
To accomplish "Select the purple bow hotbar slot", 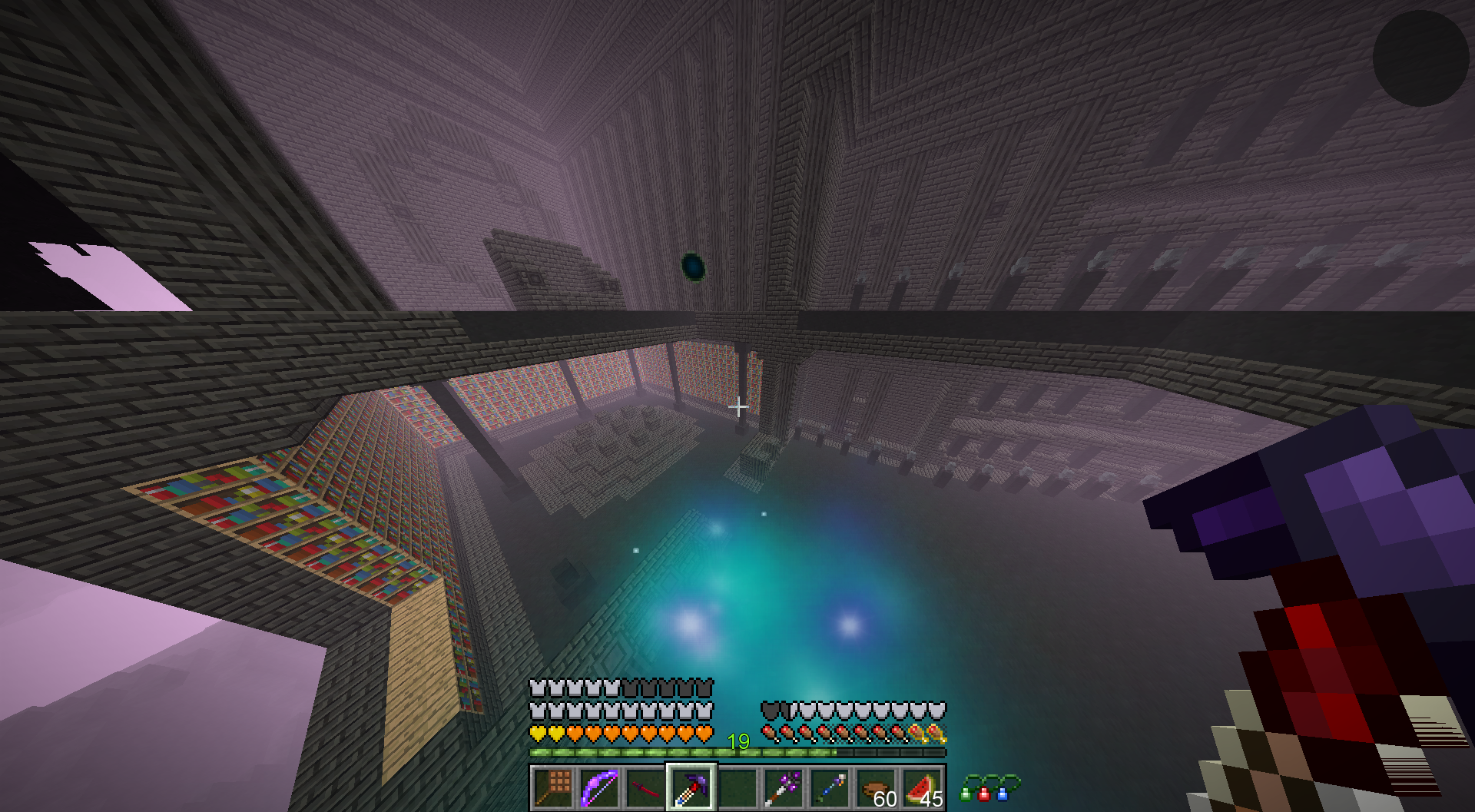I will [598, 787].
